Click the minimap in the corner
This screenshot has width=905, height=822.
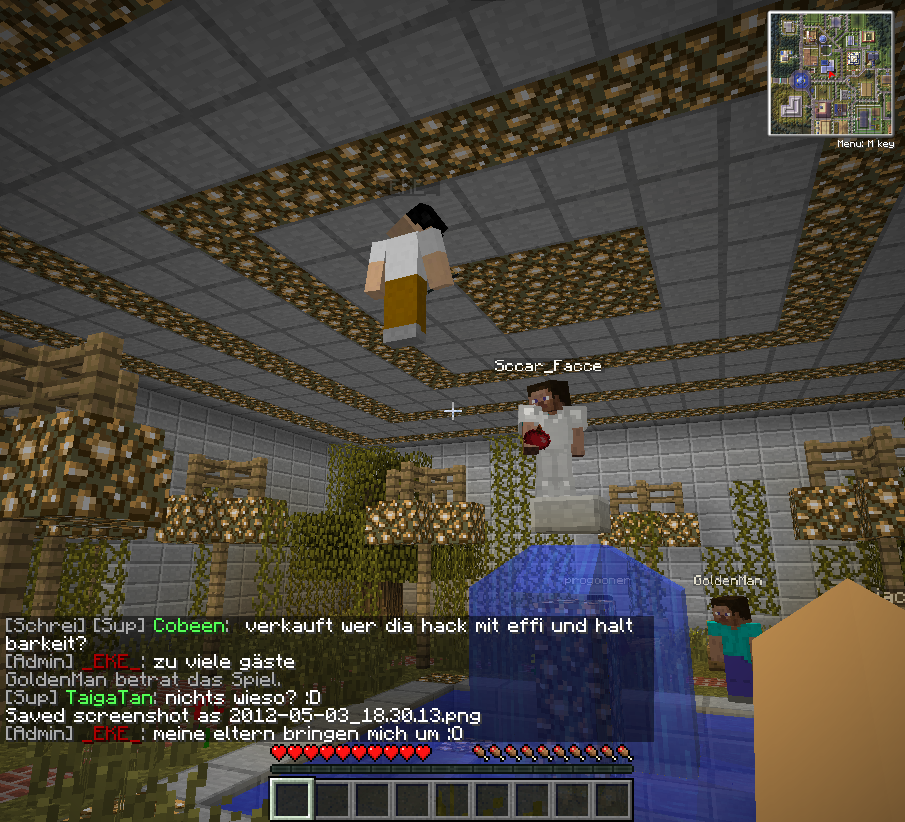pyautogui.click(x=830, y=73)
